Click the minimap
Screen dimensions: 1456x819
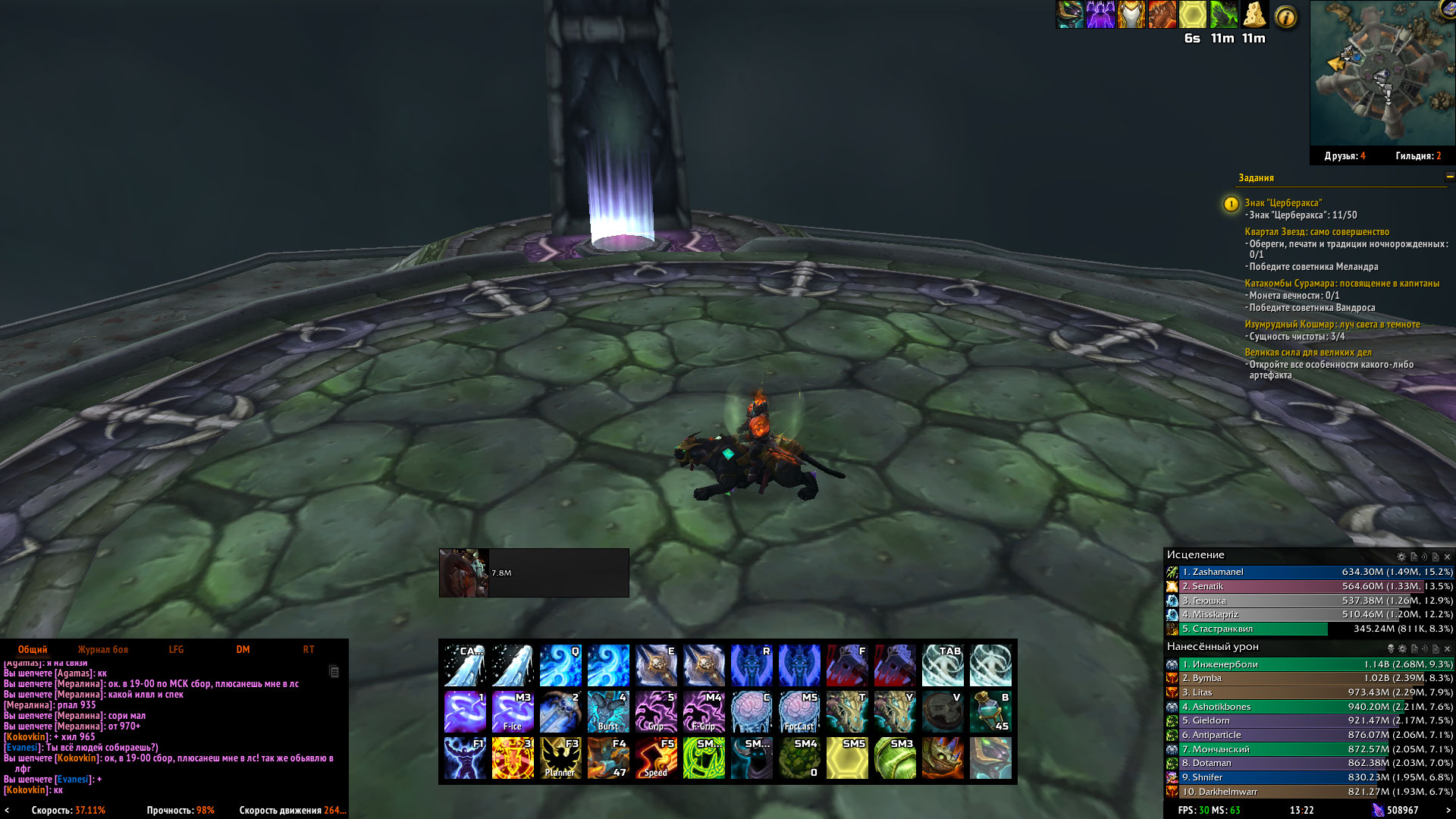pyautogui.click(x=1381, y=74)
